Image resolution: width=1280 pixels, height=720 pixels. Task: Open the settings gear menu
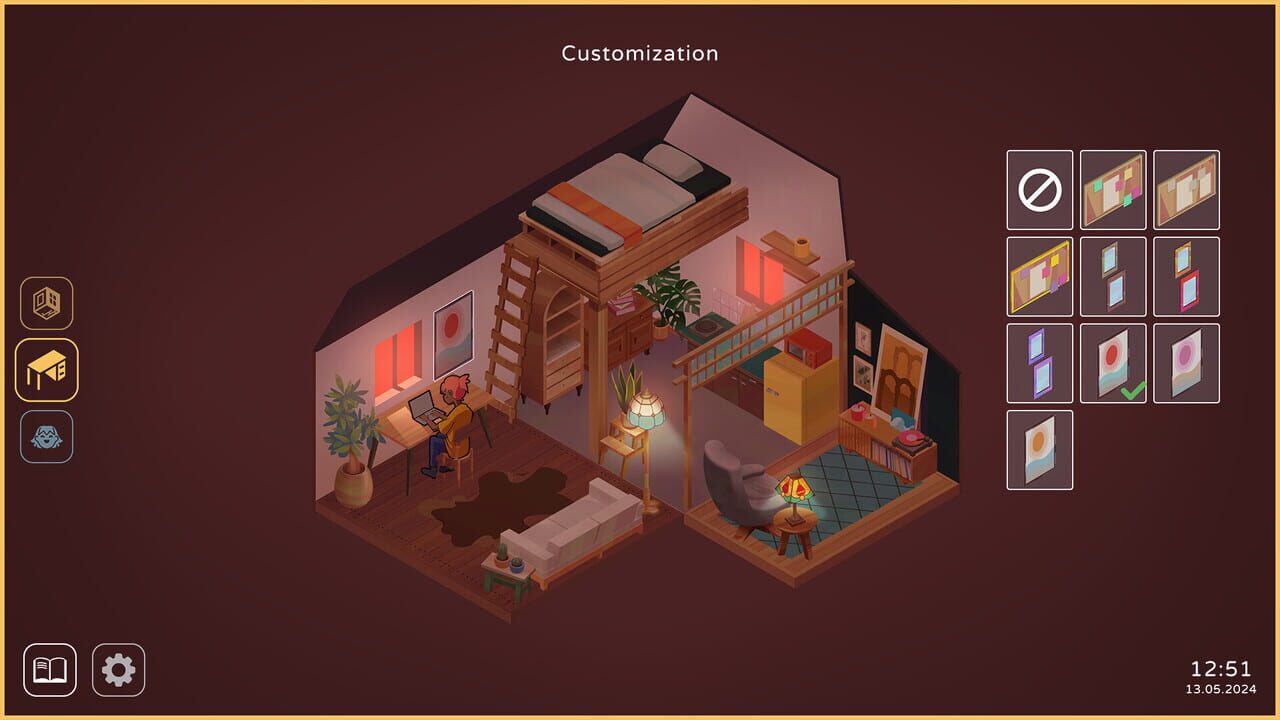pos(117,668)
